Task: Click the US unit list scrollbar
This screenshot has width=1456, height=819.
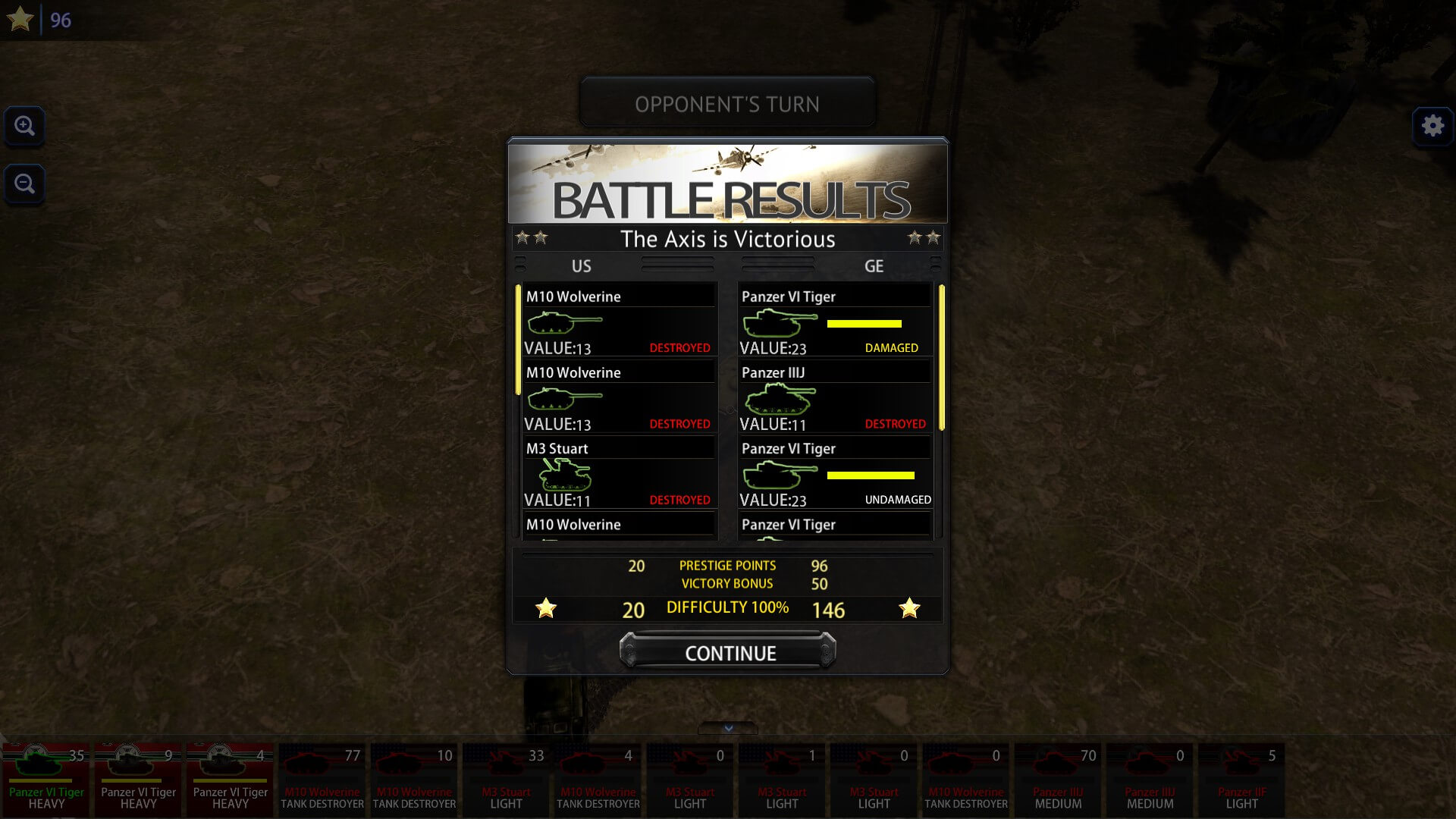Action: point(518,340)
